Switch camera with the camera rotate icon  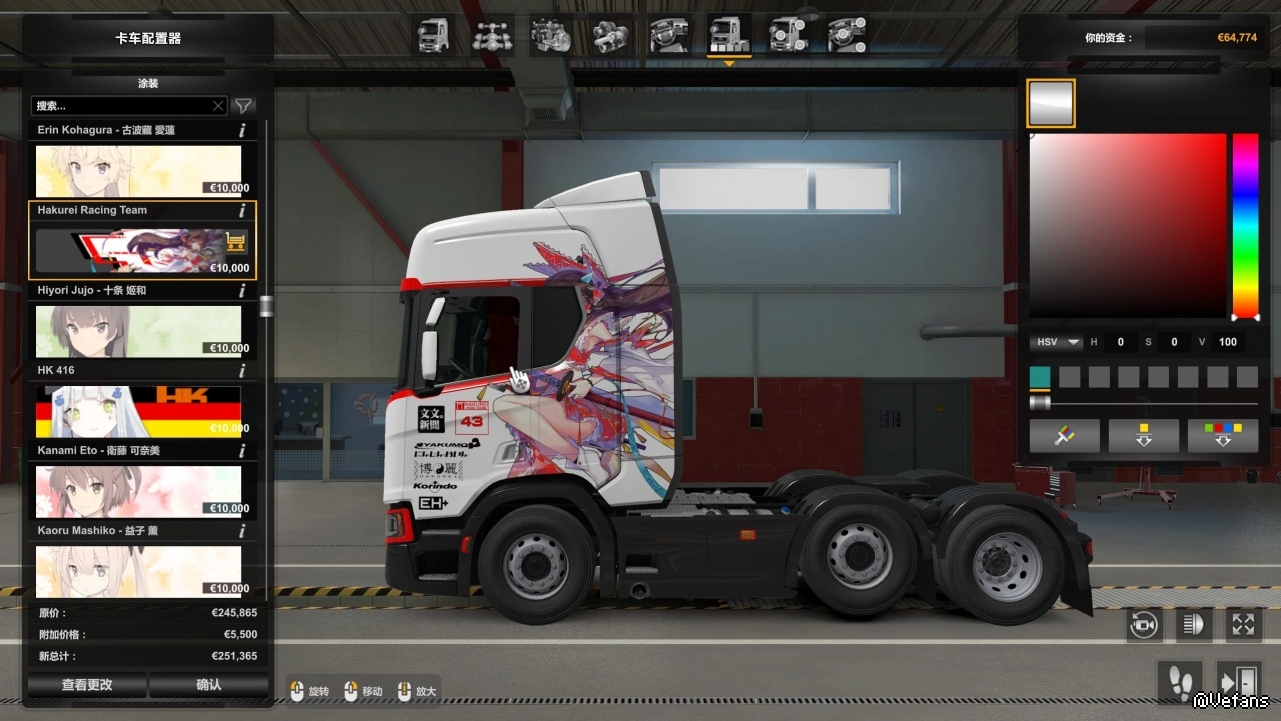pyautogui.click(x=1144, y=625)
